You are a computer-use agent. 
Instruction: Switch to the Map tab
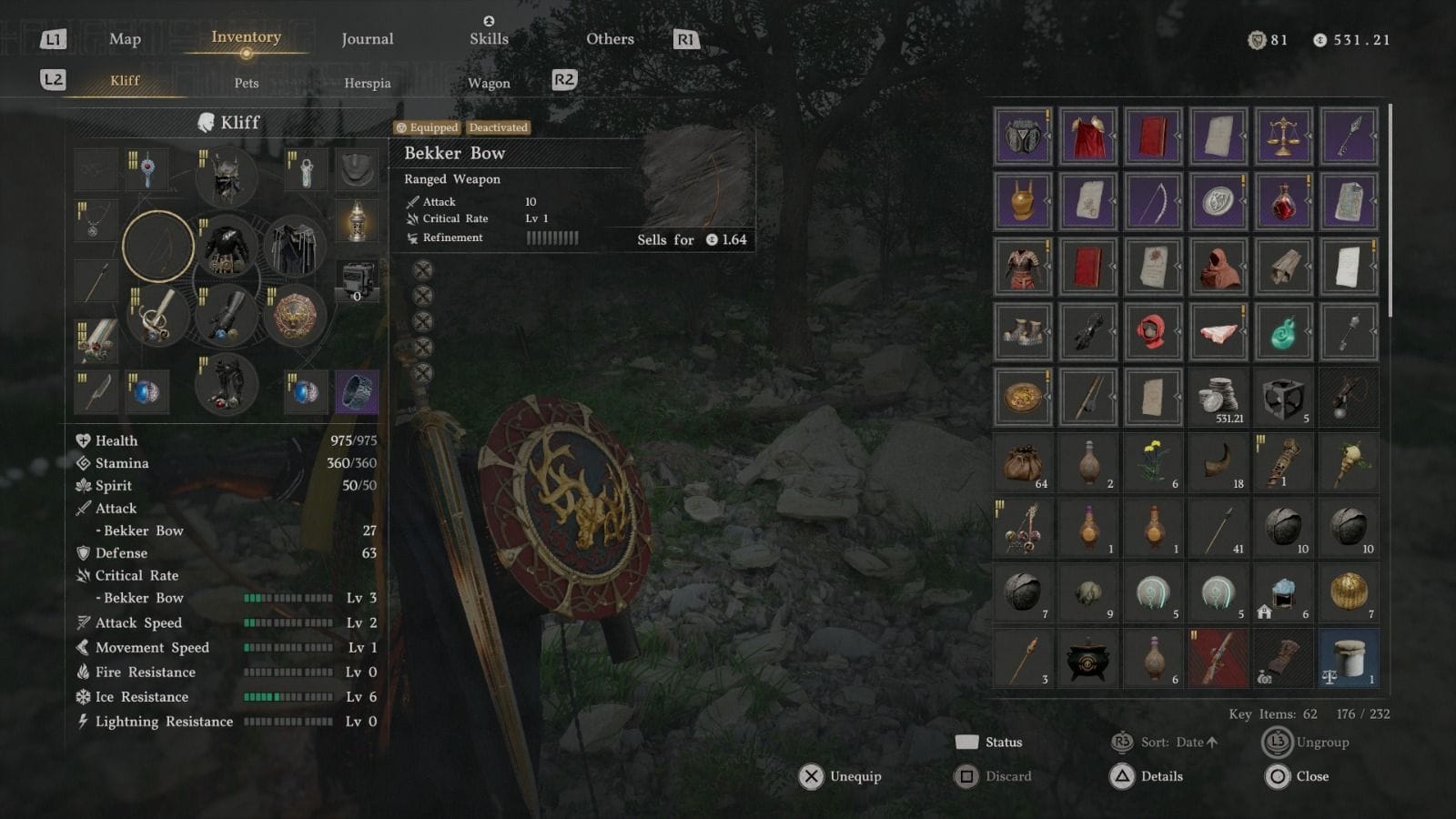(x=125, y=39)
